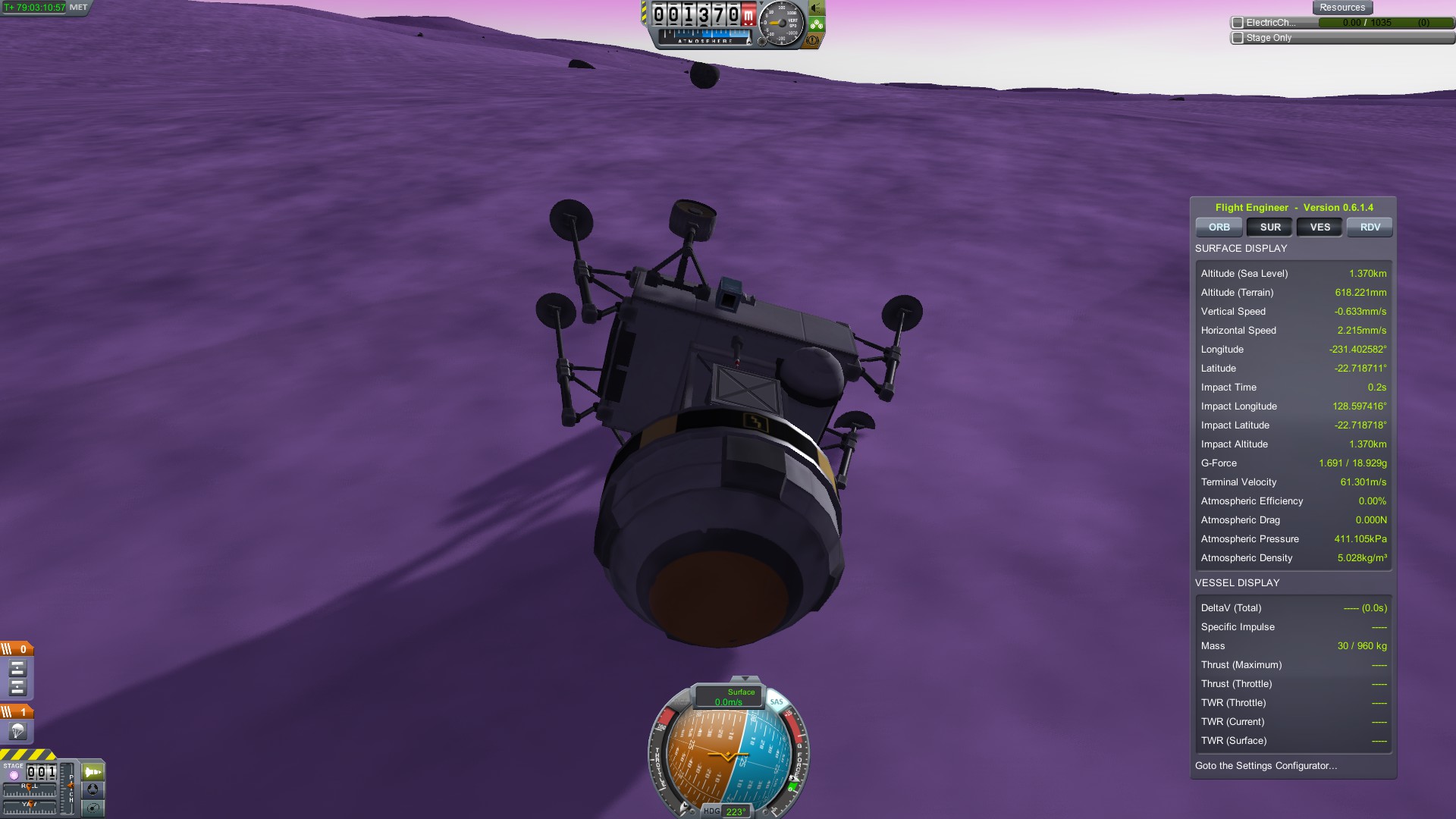Open the Settings Configurator link
Image resolution: width=1456 pixels, height=819 pixels.
[x=1266, y=766]
